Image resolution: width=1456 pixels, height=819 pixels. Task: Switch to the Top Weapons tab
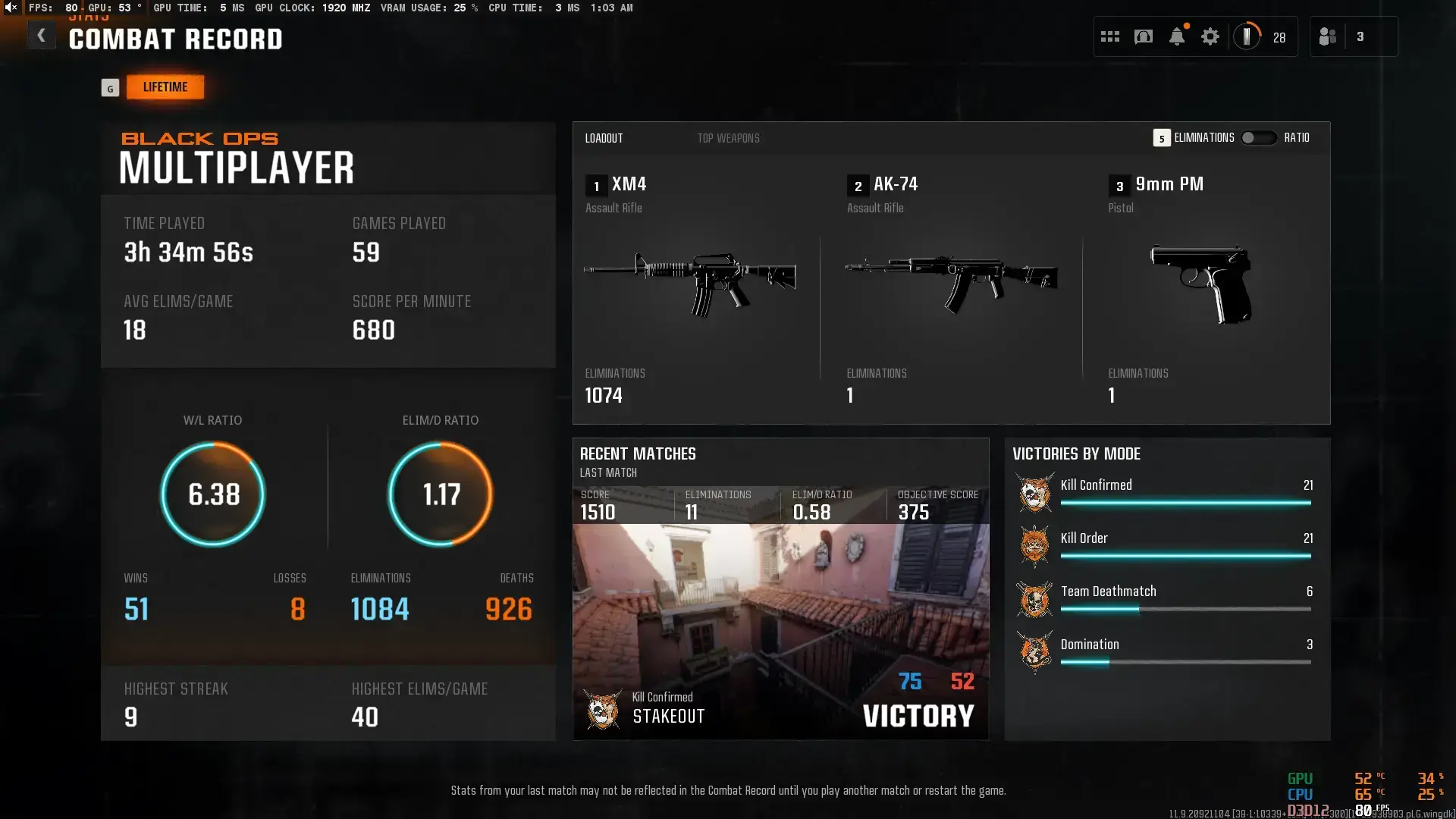pos(728,138)
